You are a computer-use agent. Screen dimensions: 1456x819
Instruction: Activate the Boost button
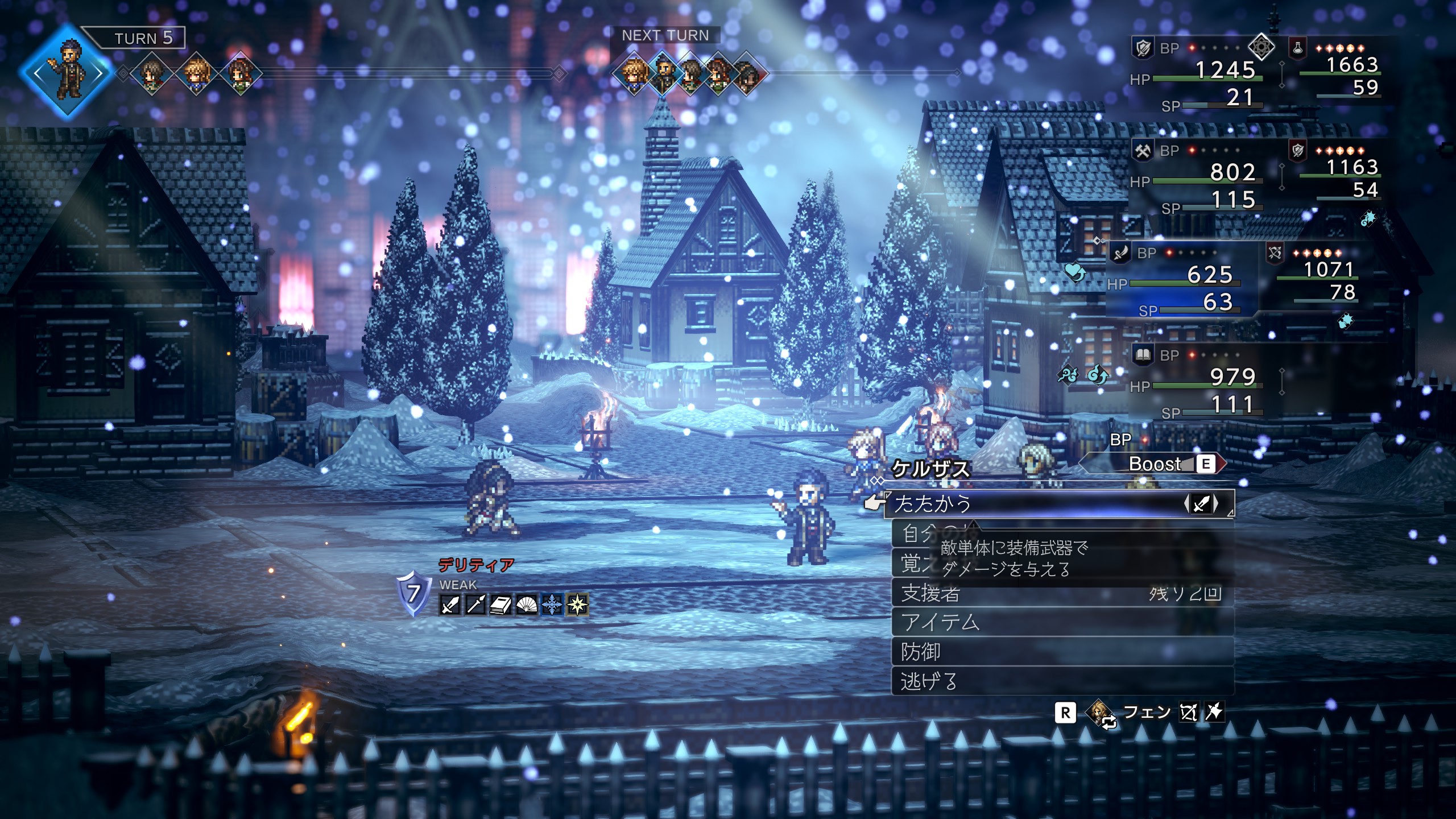pyautogui.click(x=1155, y=464)
